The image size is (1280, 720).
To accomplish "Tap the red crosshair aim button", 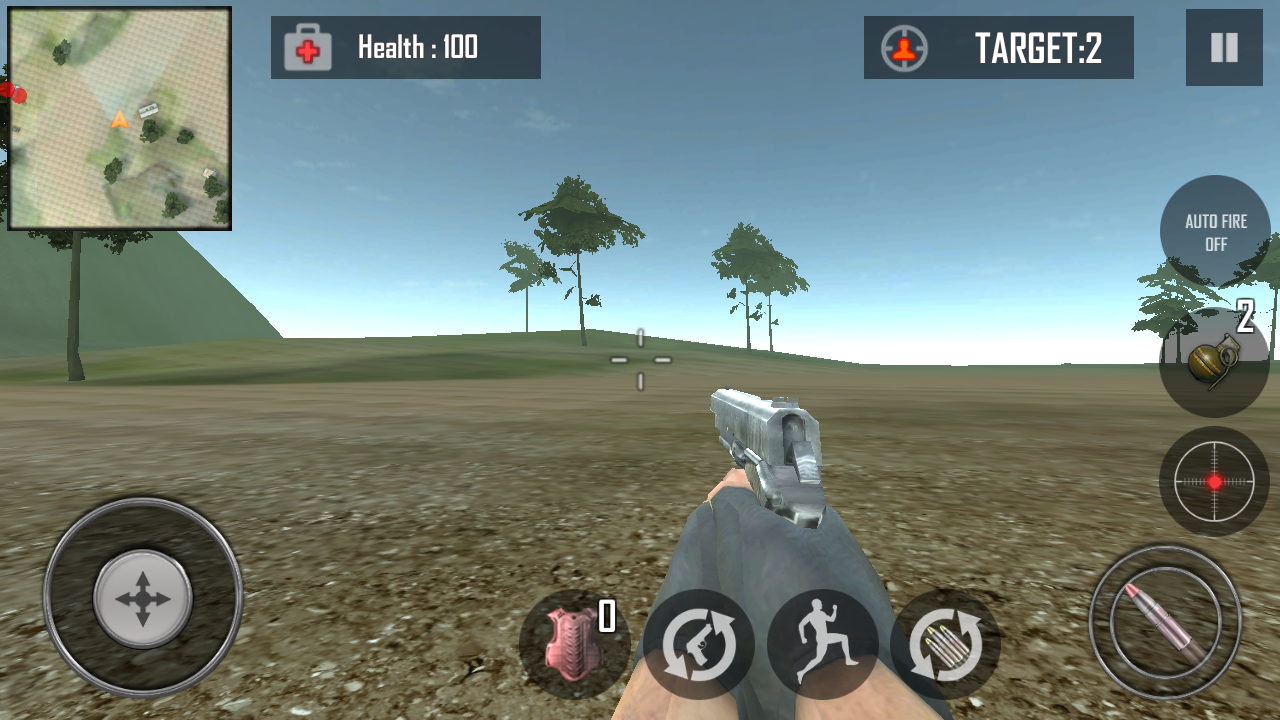I will (1214, 481).
